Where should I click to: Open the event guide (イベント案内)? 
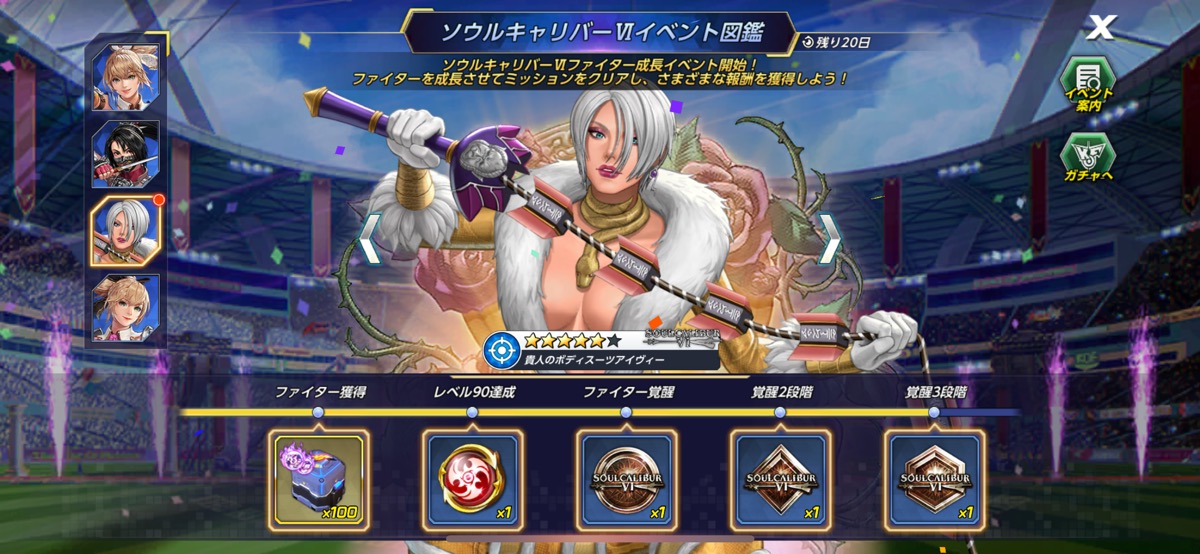[x=1088, y=84]
